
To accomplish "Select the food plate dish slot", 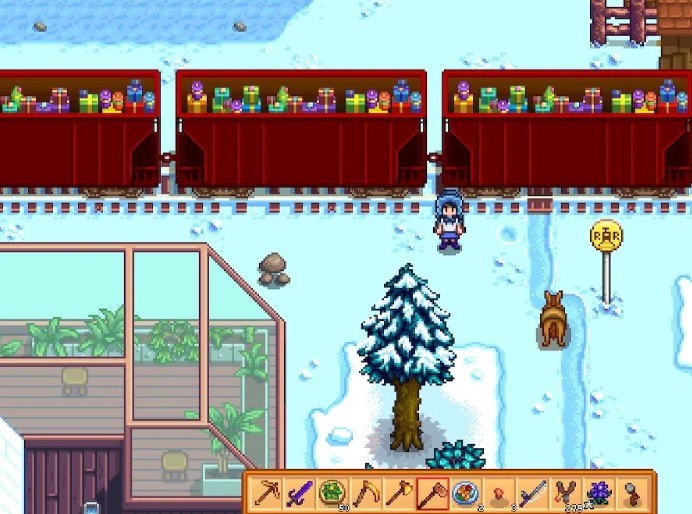I will tap(465, 492).
